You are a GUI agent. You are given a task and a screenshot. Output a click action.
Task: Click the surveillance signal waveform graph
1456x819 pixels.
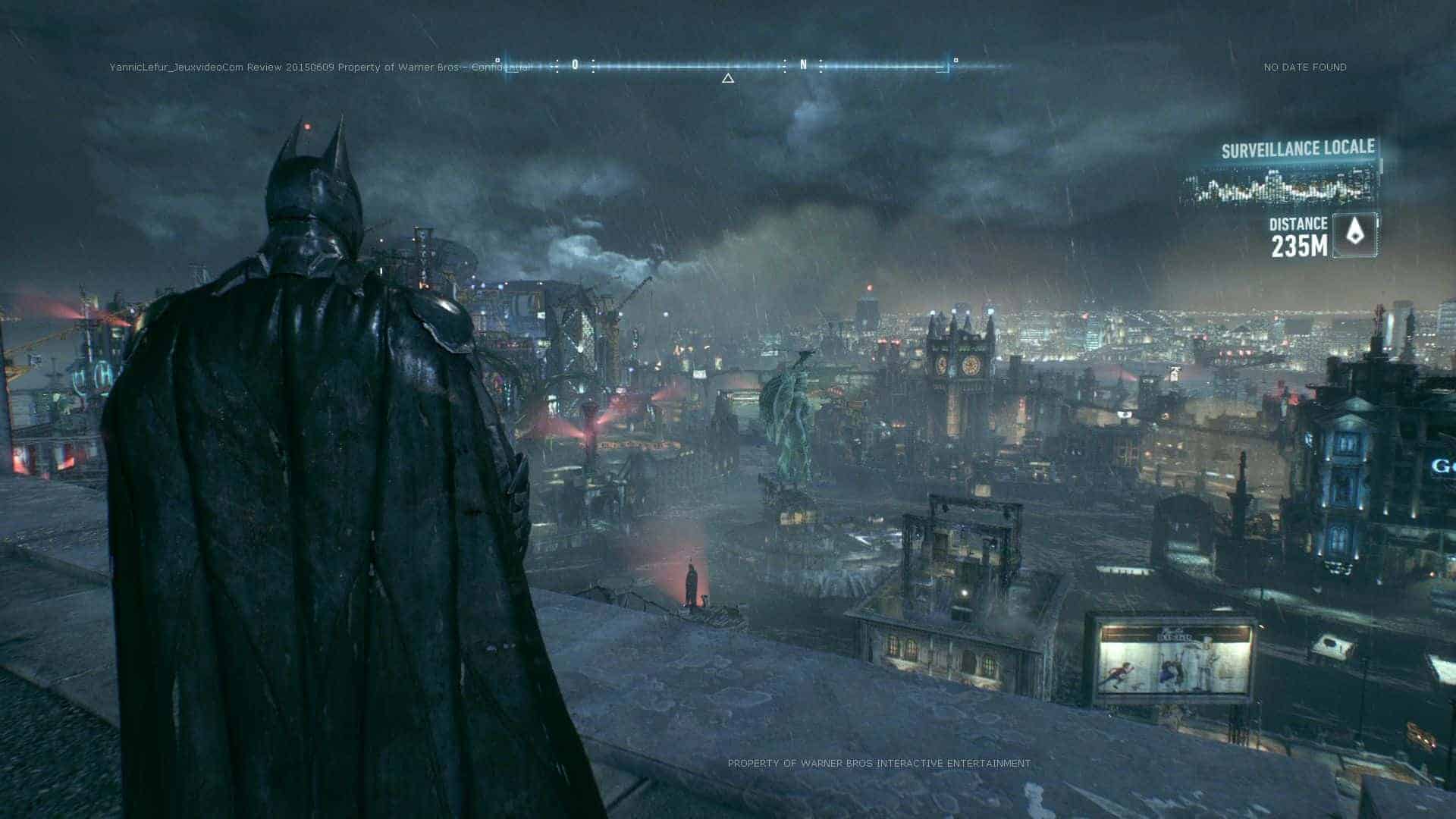pyautogui.click(x=1280, y=187)
